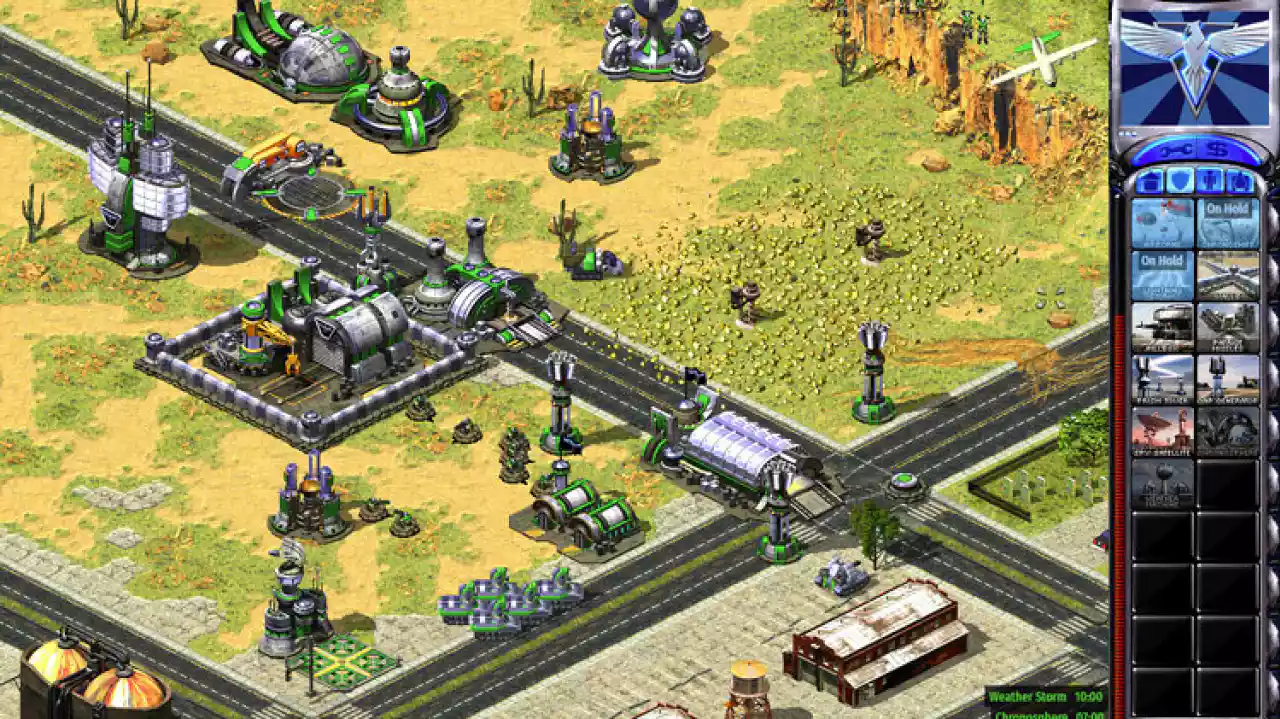1280x719 pixels.
Task: Build a Pill Box defense
Action: (1162, 327)
